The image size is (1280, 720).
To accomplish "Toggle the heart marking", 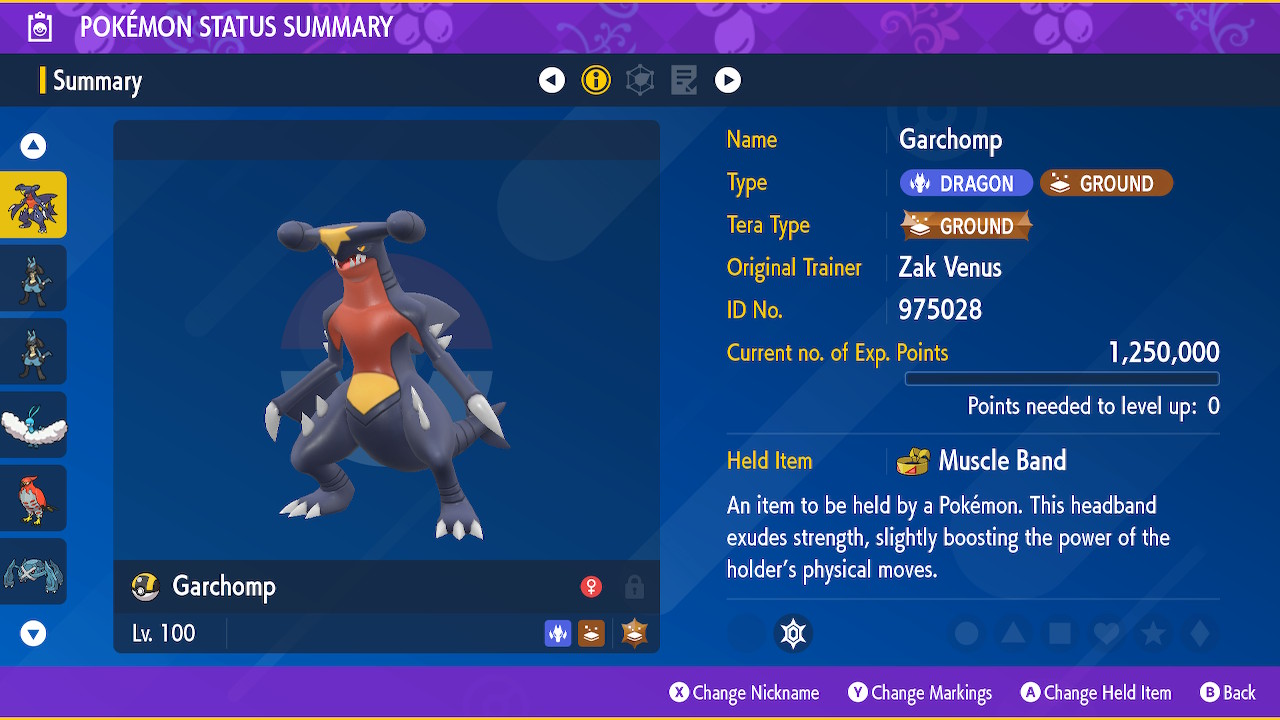I will 1105,634.
